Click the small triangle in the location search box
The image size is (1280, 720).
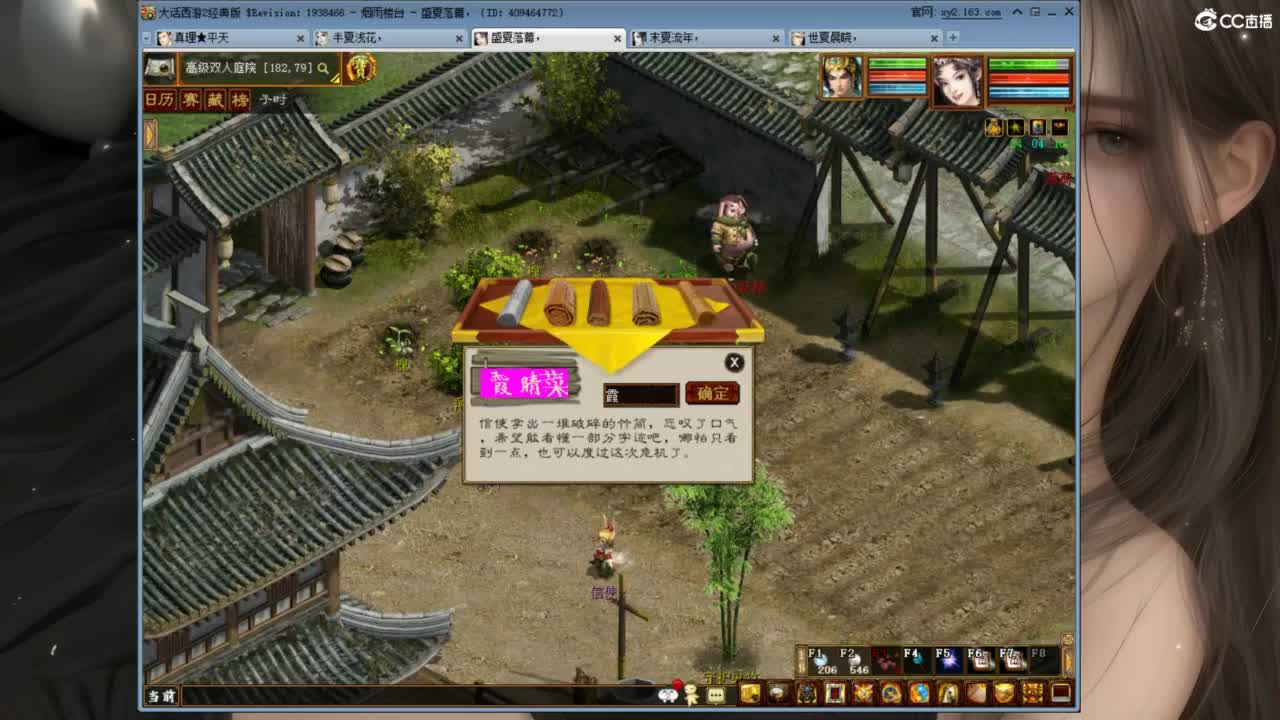tap(335, 79)
